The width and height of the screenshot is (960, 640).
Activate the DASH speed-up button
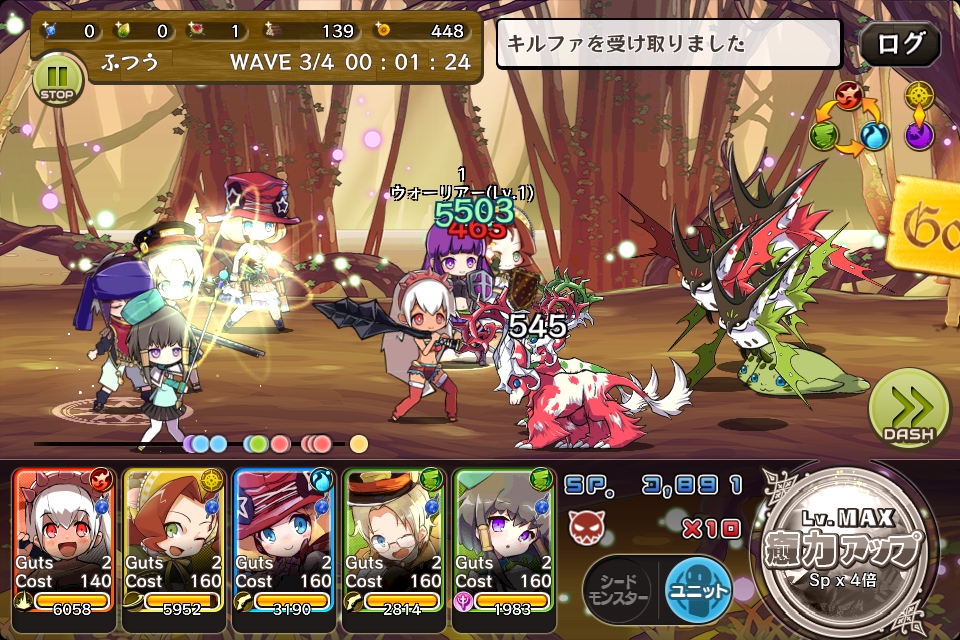908,411
